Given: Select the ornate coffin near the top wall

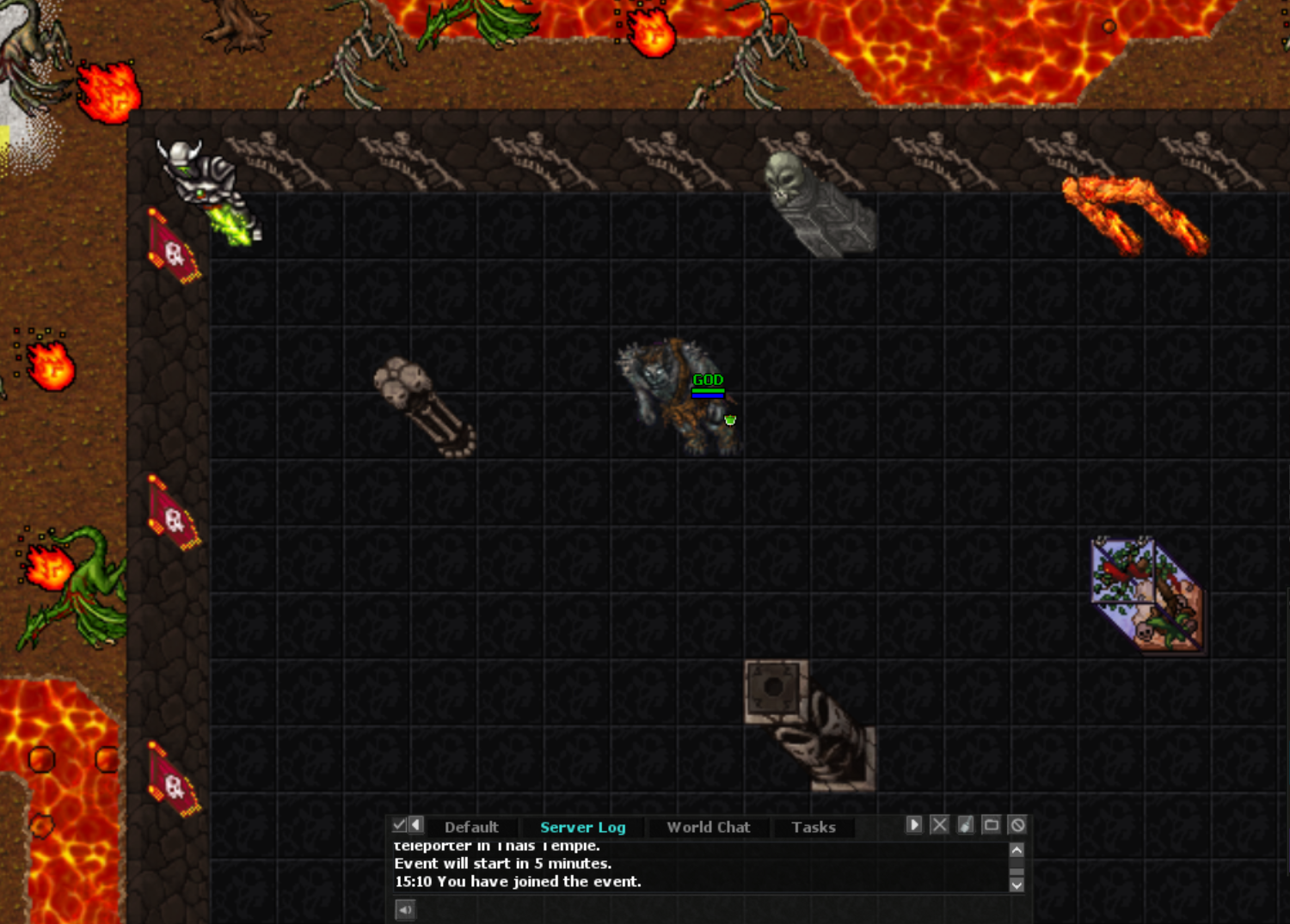Looking at the screenshot, I should point(817,206).
